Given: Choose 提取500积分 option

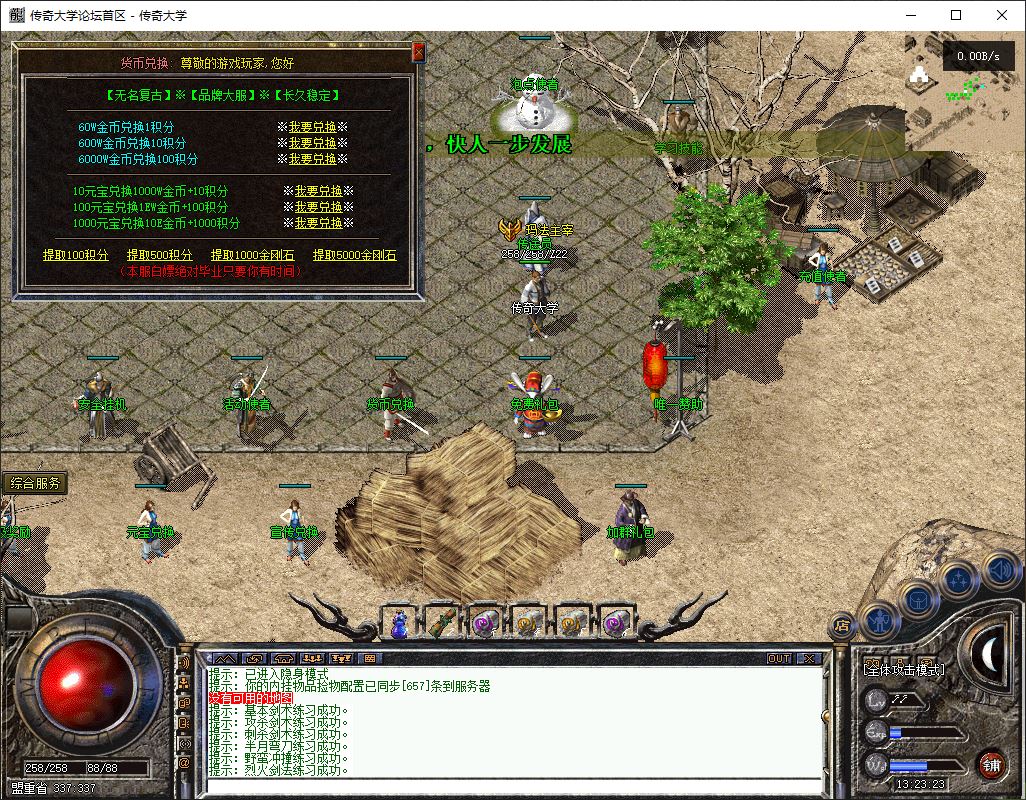Looking at the screenshot, I should (160, 255).
